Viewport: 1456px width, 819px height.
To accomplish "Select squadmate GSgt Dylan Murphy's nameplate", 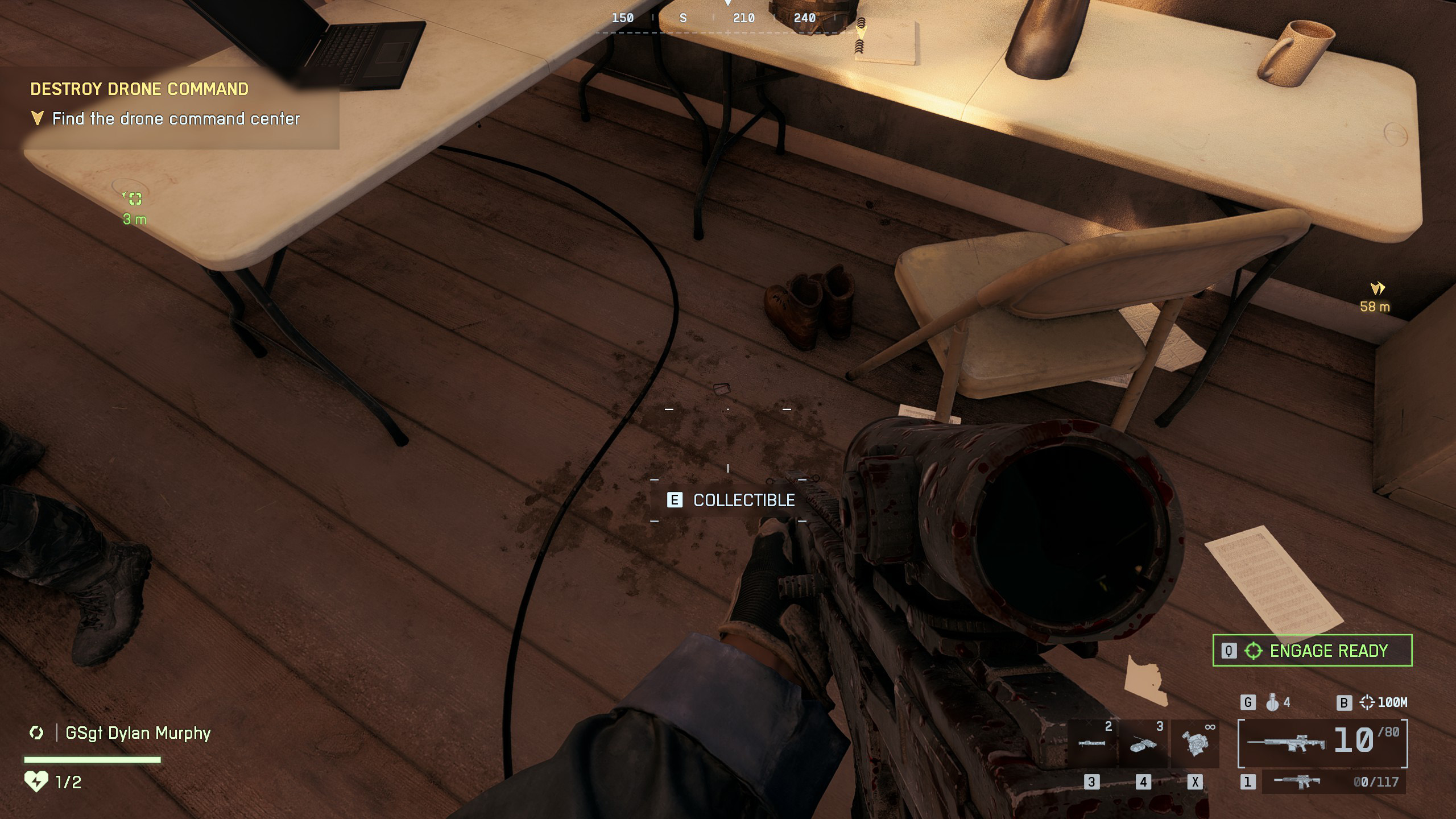I will pos(138,733).
